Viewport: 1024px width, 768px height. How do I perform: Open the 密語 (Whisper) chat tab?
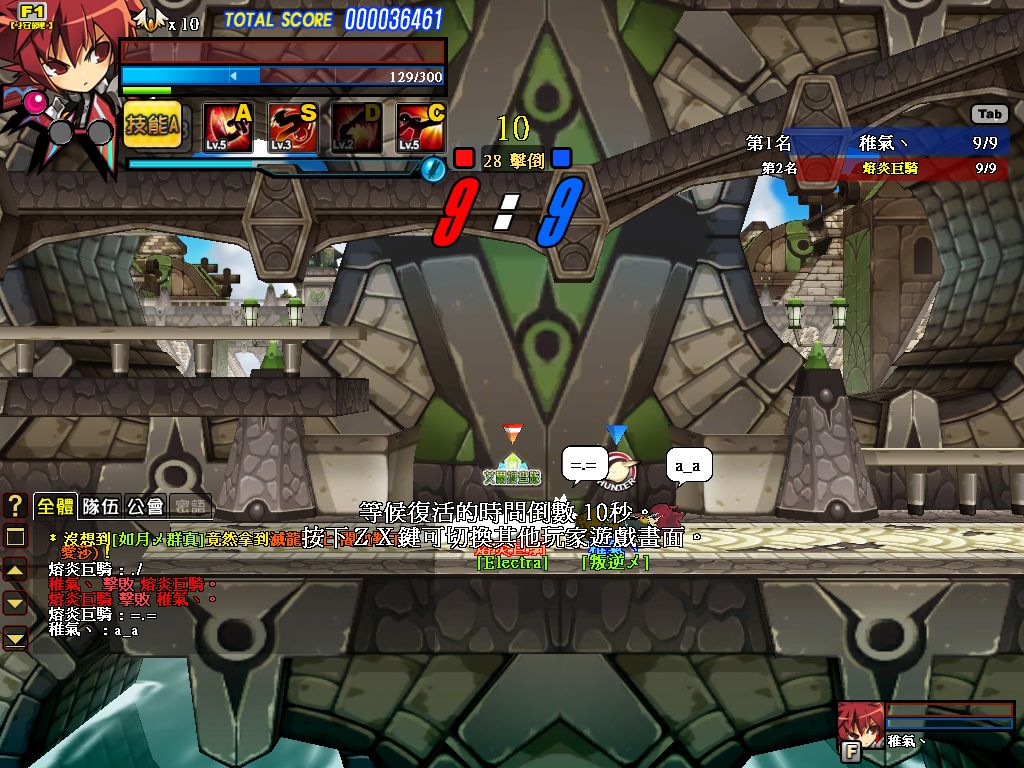[x=189, y=507]
